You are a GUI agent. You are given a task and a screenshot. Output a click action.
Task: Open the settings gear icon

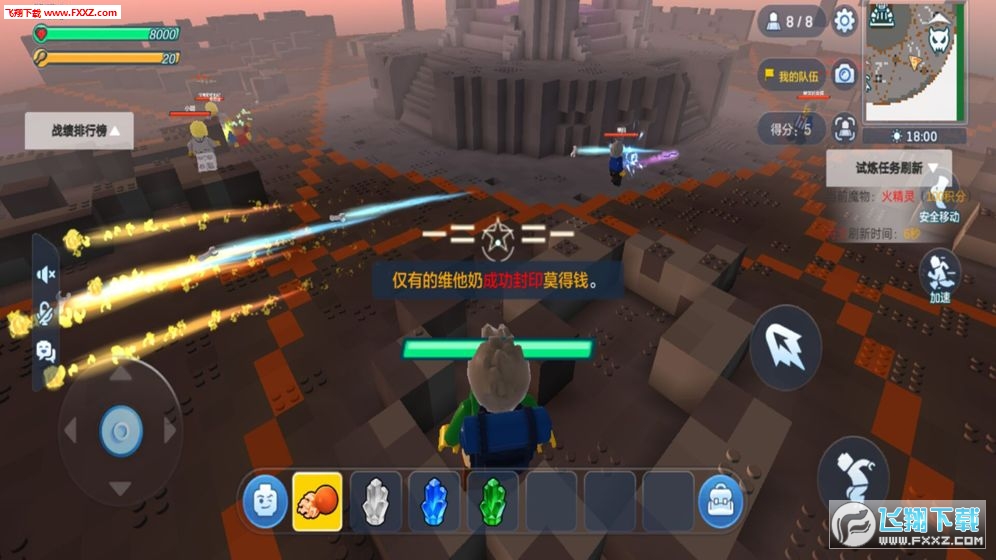point(845,21)
